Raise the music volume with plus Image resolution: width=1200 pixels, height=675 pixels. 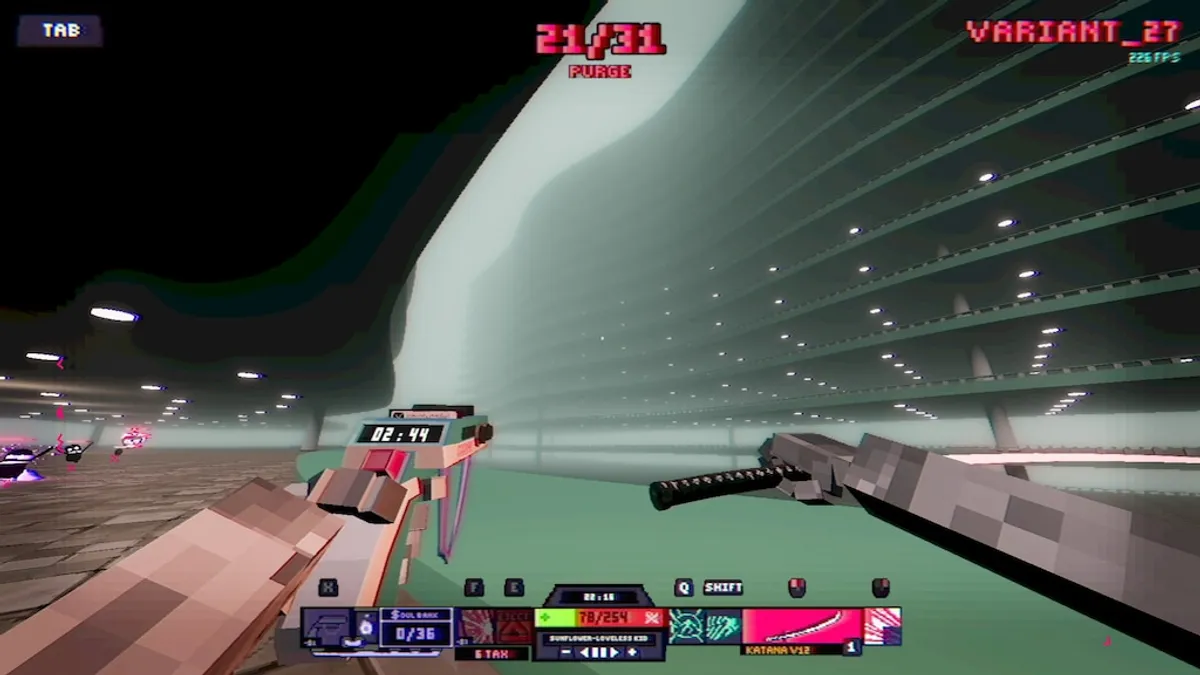pyautogui.click(x=633, y=653)
